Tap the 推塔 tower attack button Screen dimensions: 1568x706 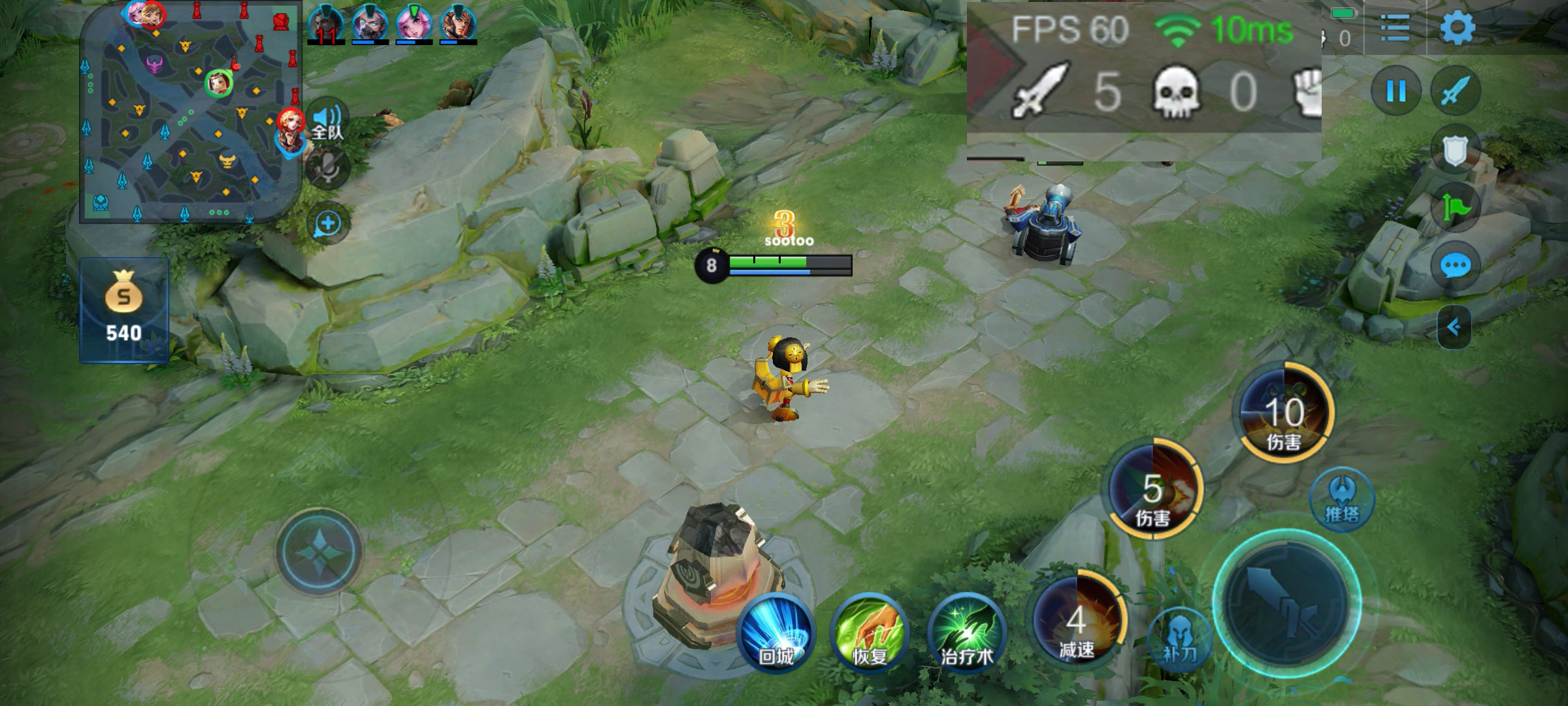coord(1342,500)
